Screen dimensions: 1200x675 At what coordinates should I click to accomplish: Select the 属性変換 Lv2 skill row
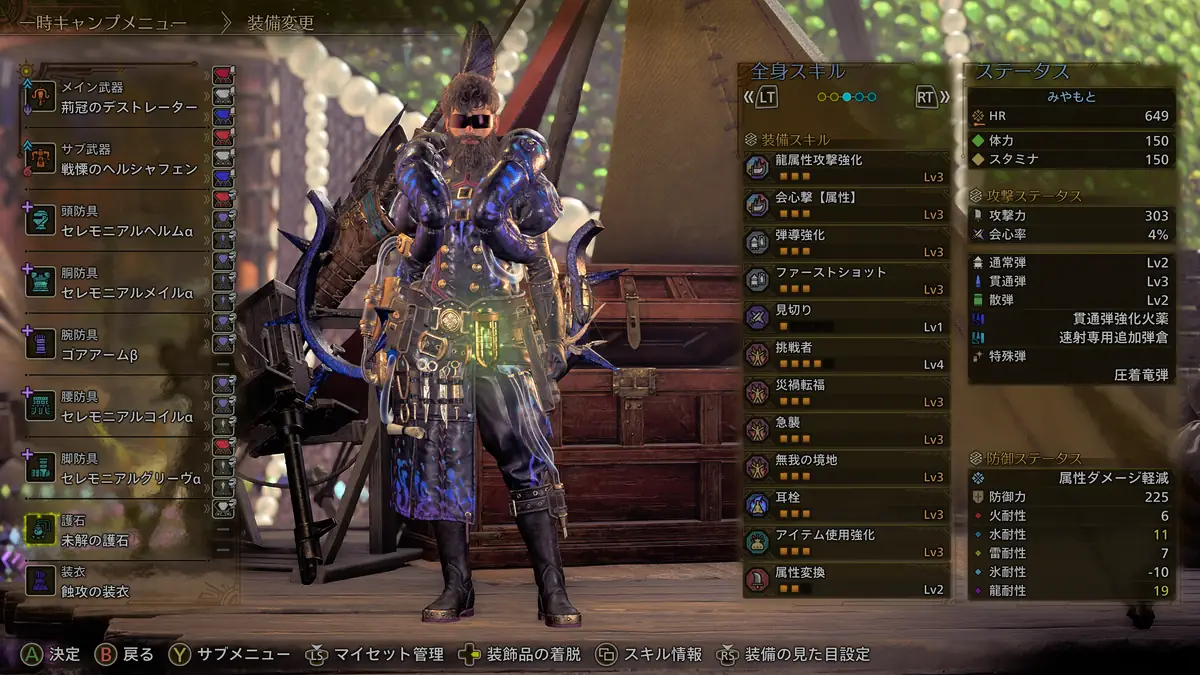(846, 580)
